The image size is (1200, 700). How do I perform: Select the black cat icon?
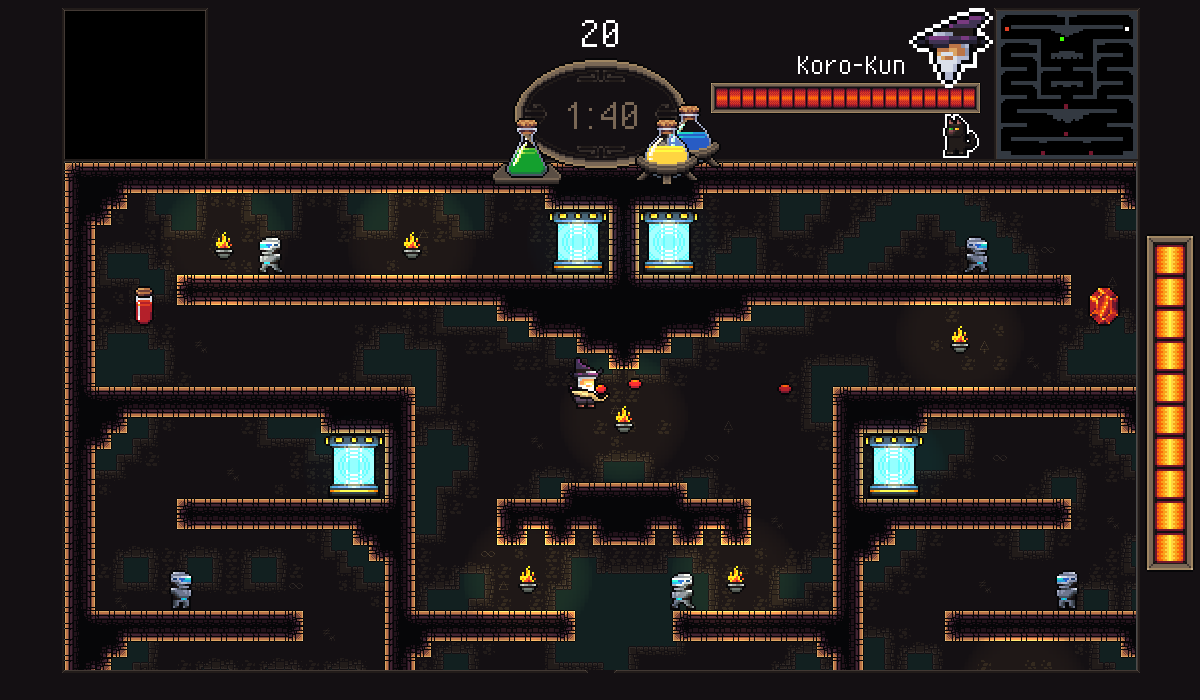point(960,136)
